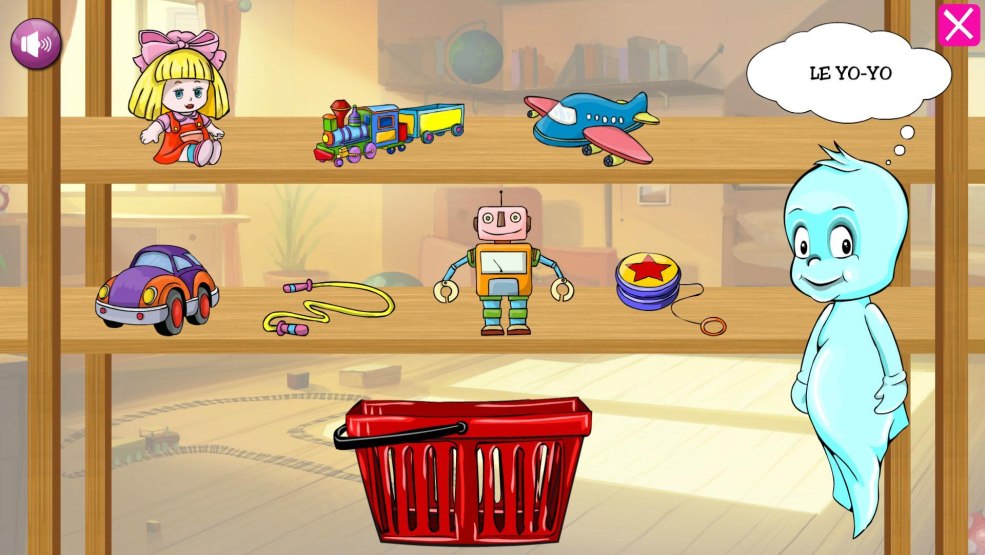Viewport: 985px width, 555px height.
Task: Select the blue toy airplane
Action: (x=591, y=125)
